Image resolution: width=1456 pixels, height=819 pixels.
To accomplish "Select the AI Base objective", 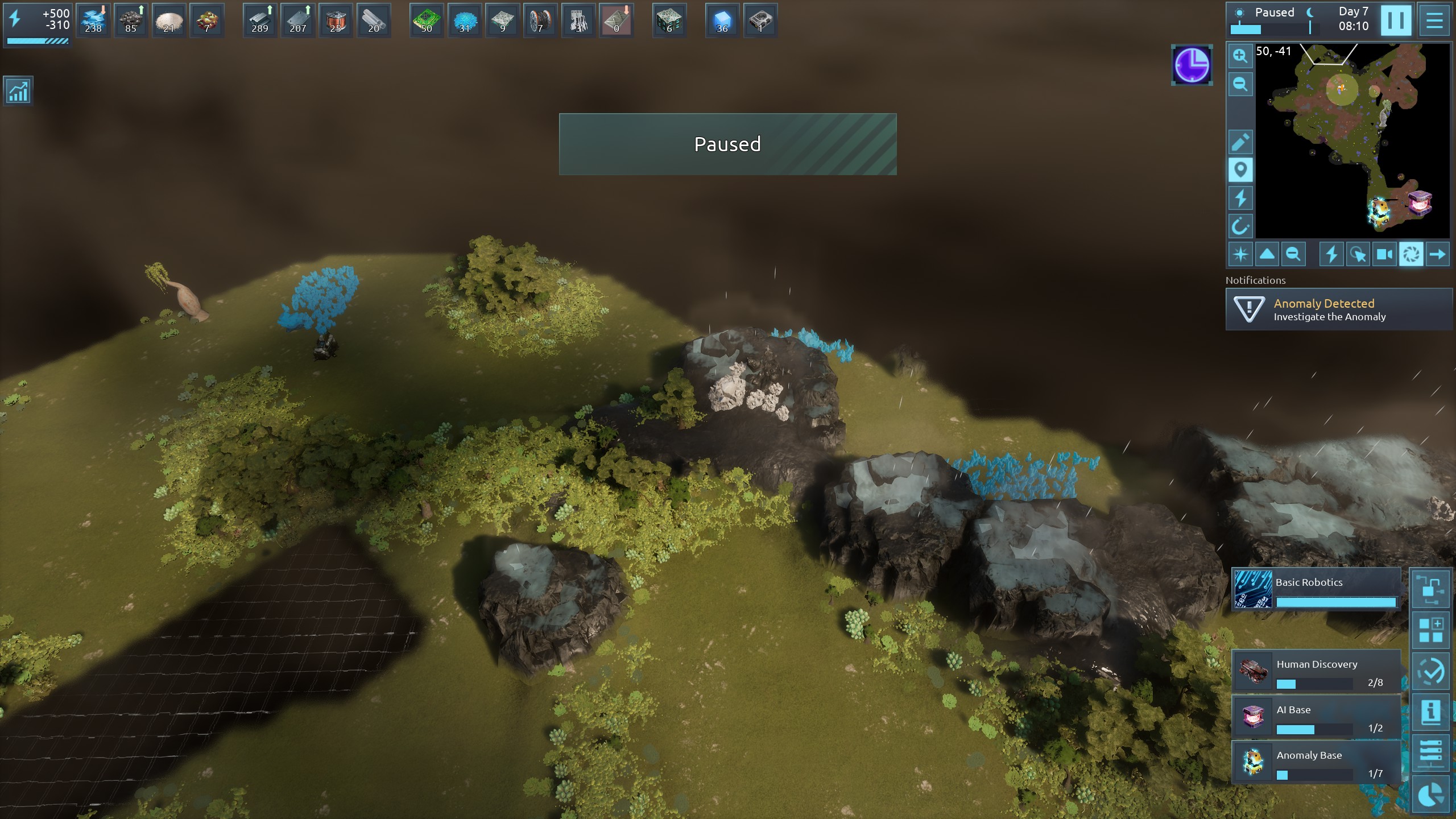I will tap(1316, 718).
